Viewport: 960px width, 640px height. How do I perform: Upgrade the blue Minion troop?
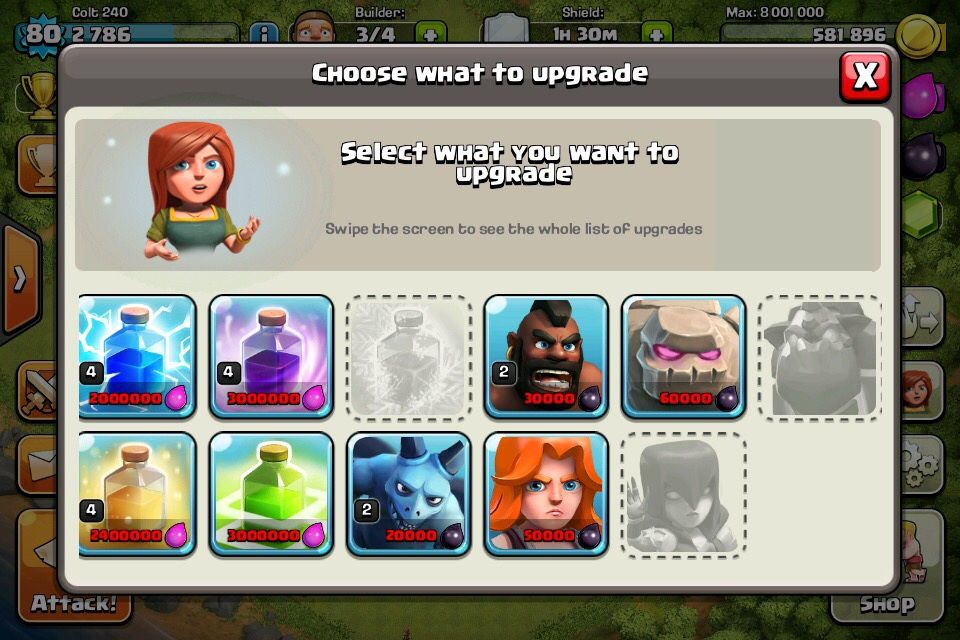coord(409,493)
